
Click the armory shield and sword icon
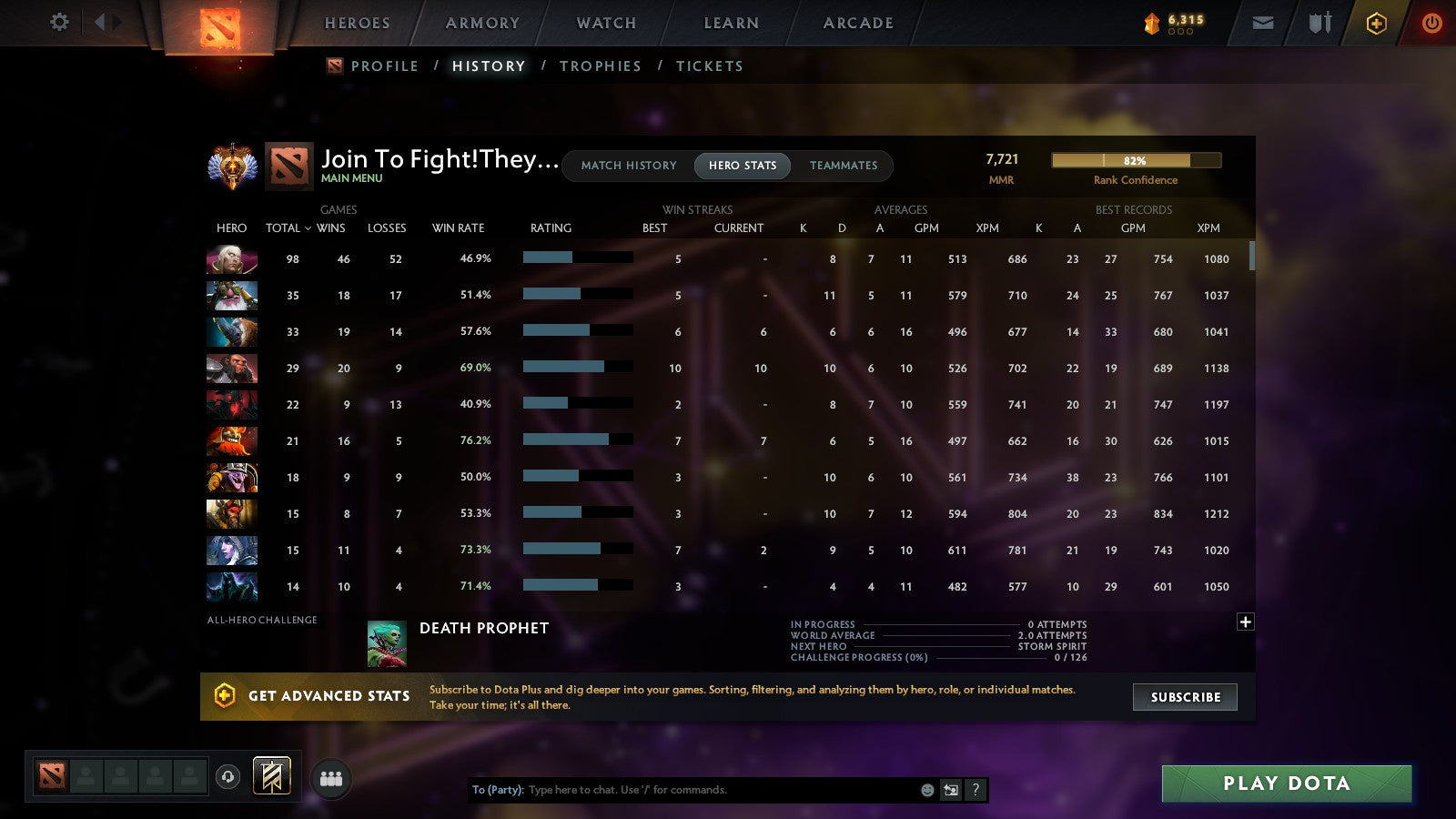point(1318,23)
